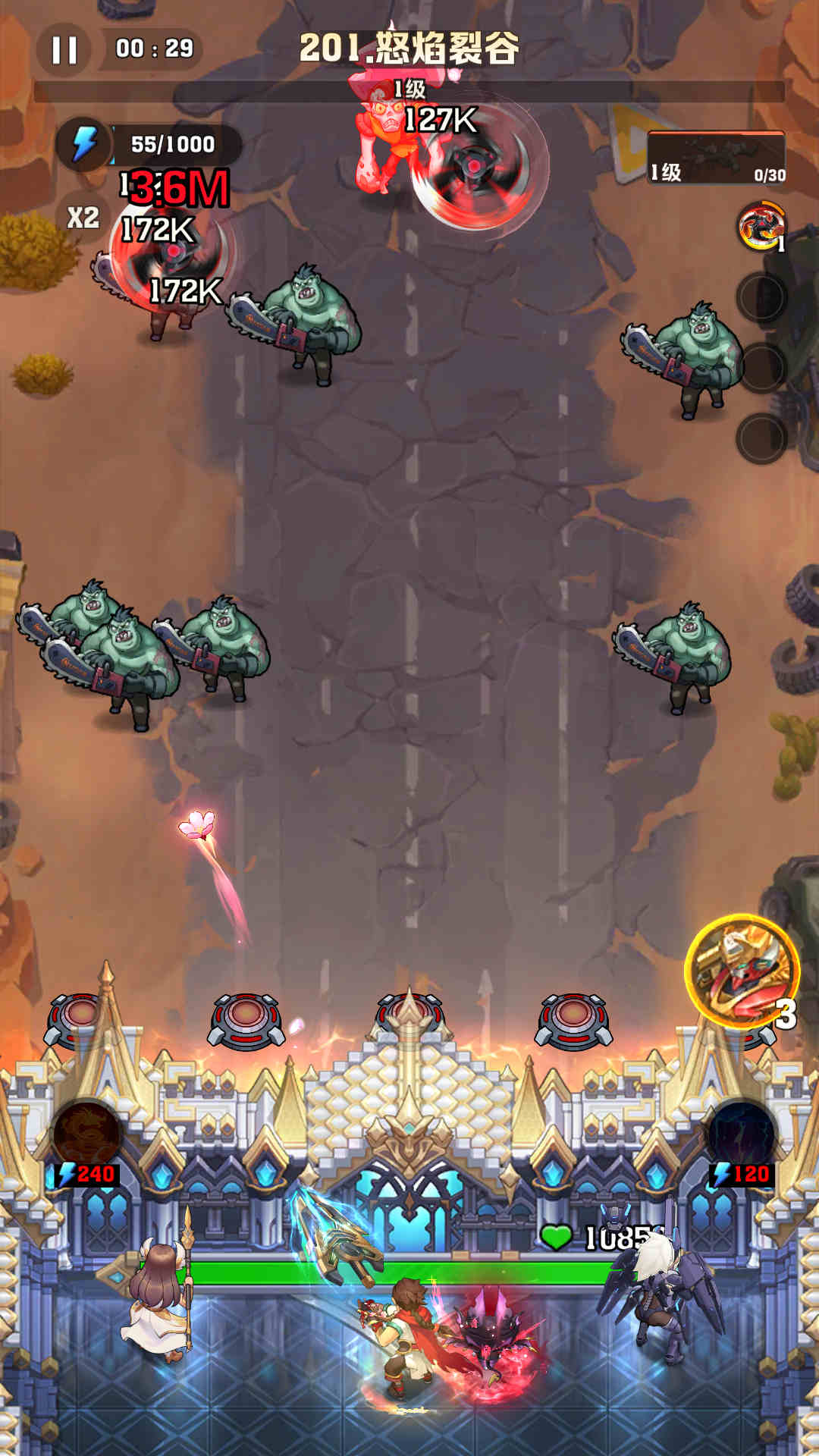The height and width of the screenshot is (1456, 819).
Task: Toggle the X2 speed button
Action: pyautogui.click(x=83, y=218)
